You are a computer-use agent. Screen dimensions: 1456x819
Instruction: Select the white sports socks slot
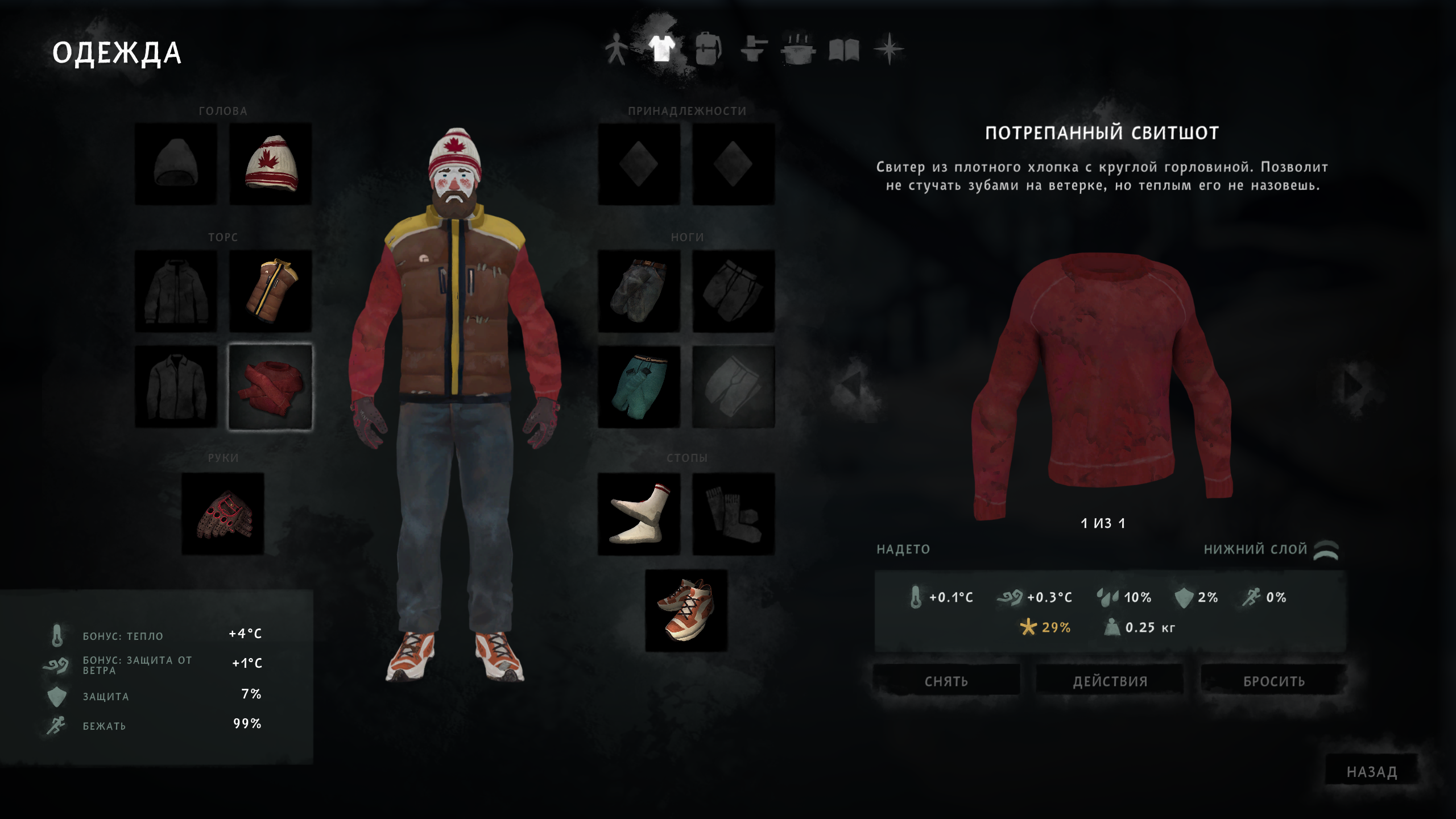[x=639, y=514]
